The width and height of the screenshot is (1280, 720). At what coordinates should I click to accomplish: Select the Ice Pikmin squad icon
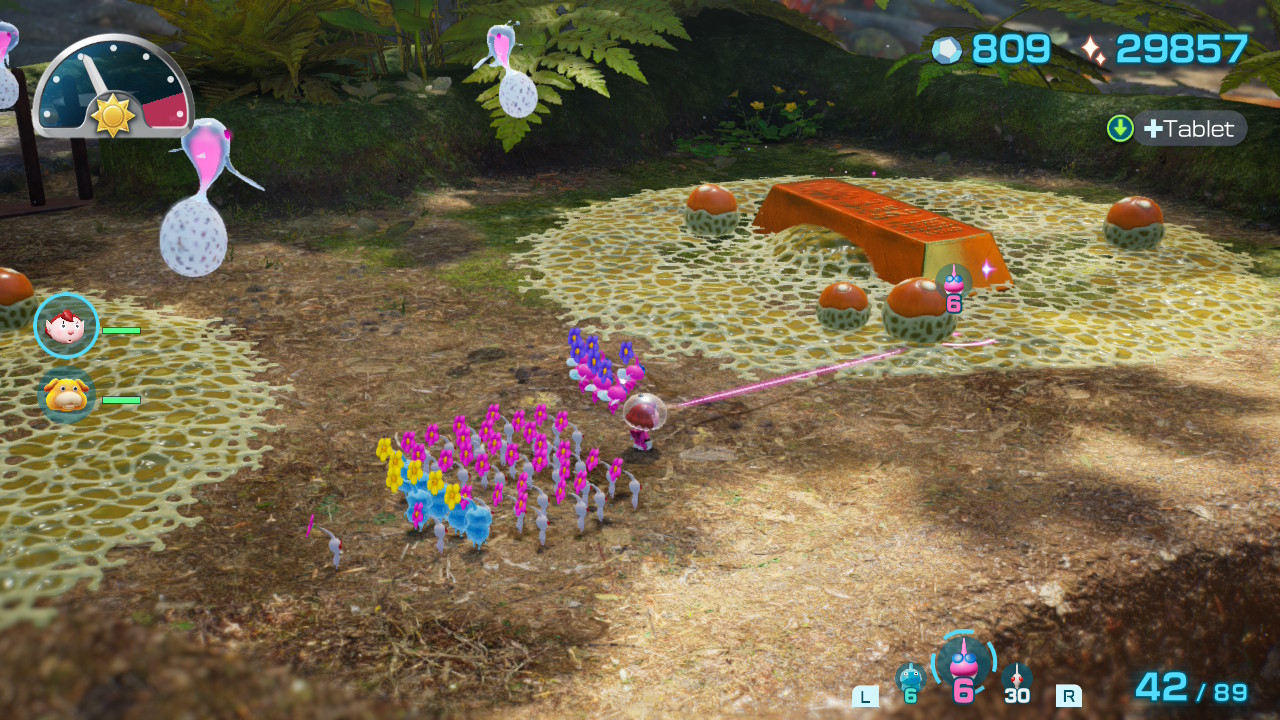tap(909, 679)
